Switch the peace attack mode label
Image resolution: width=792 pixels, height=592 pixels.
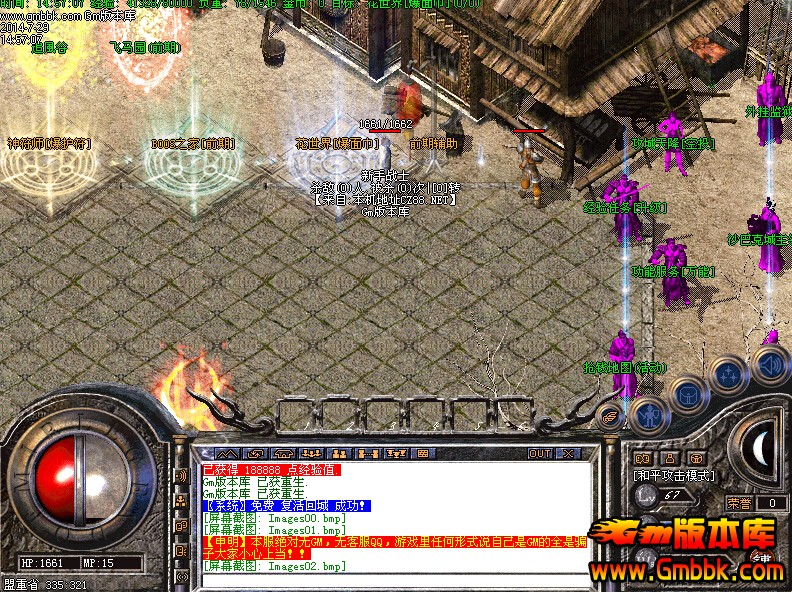coord(673,476)
